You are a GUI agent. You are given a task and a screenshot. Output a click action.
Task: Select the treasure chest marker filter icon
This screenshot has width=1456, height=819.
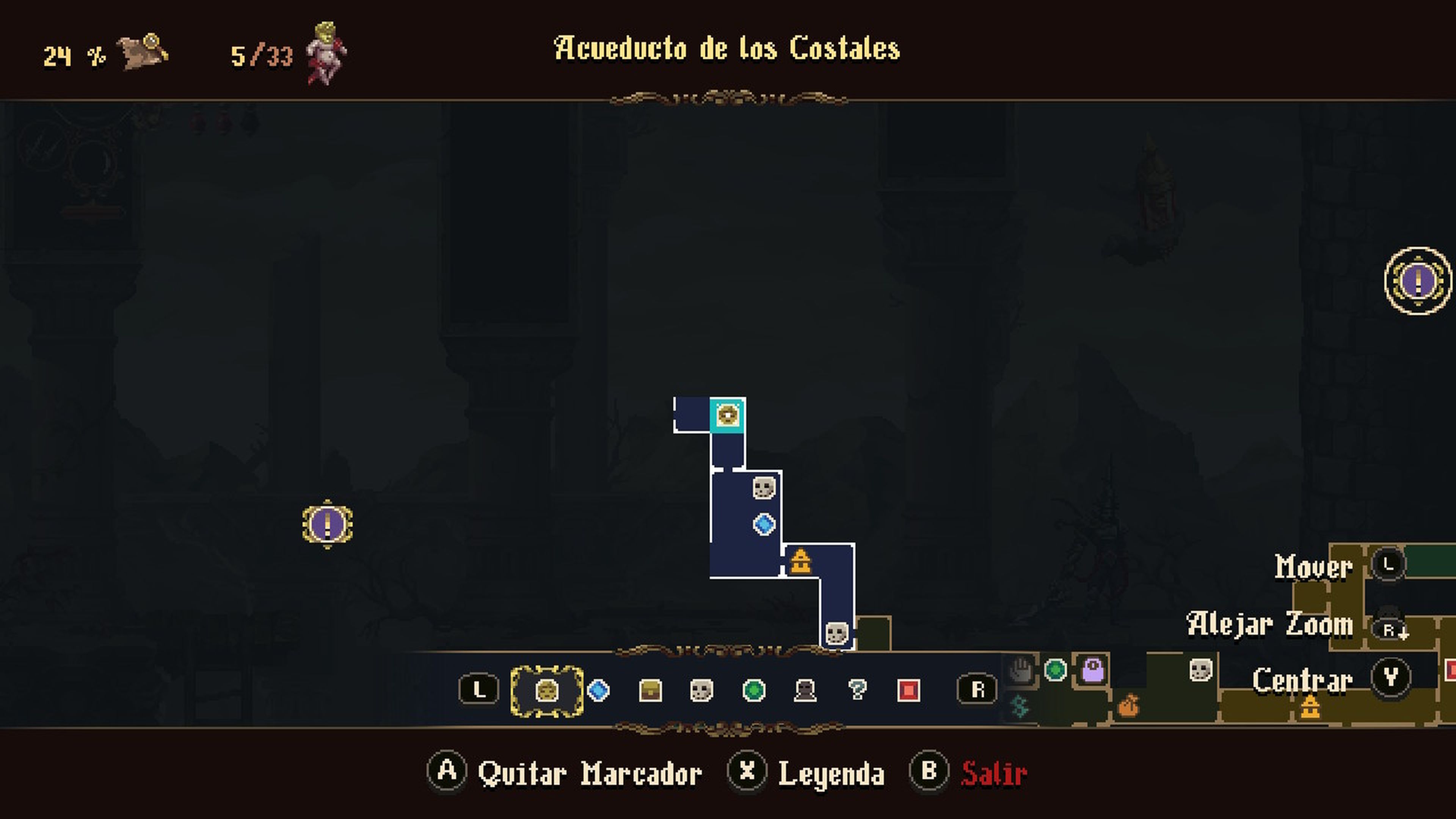pyautogui.click(x=651, y=691)
